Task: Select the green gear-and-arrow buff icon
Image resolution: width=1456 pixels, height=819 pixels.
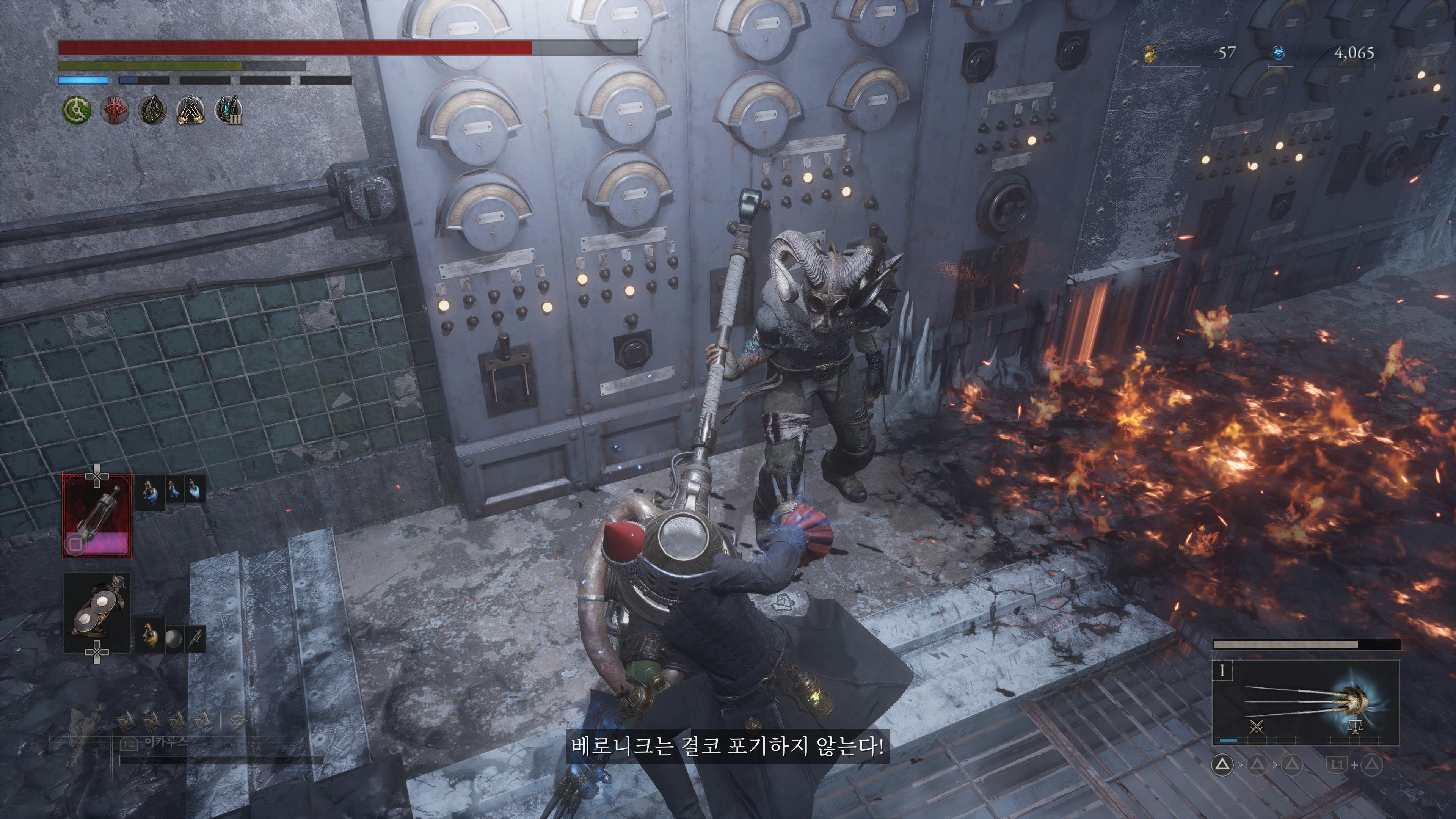Action: 76,110
